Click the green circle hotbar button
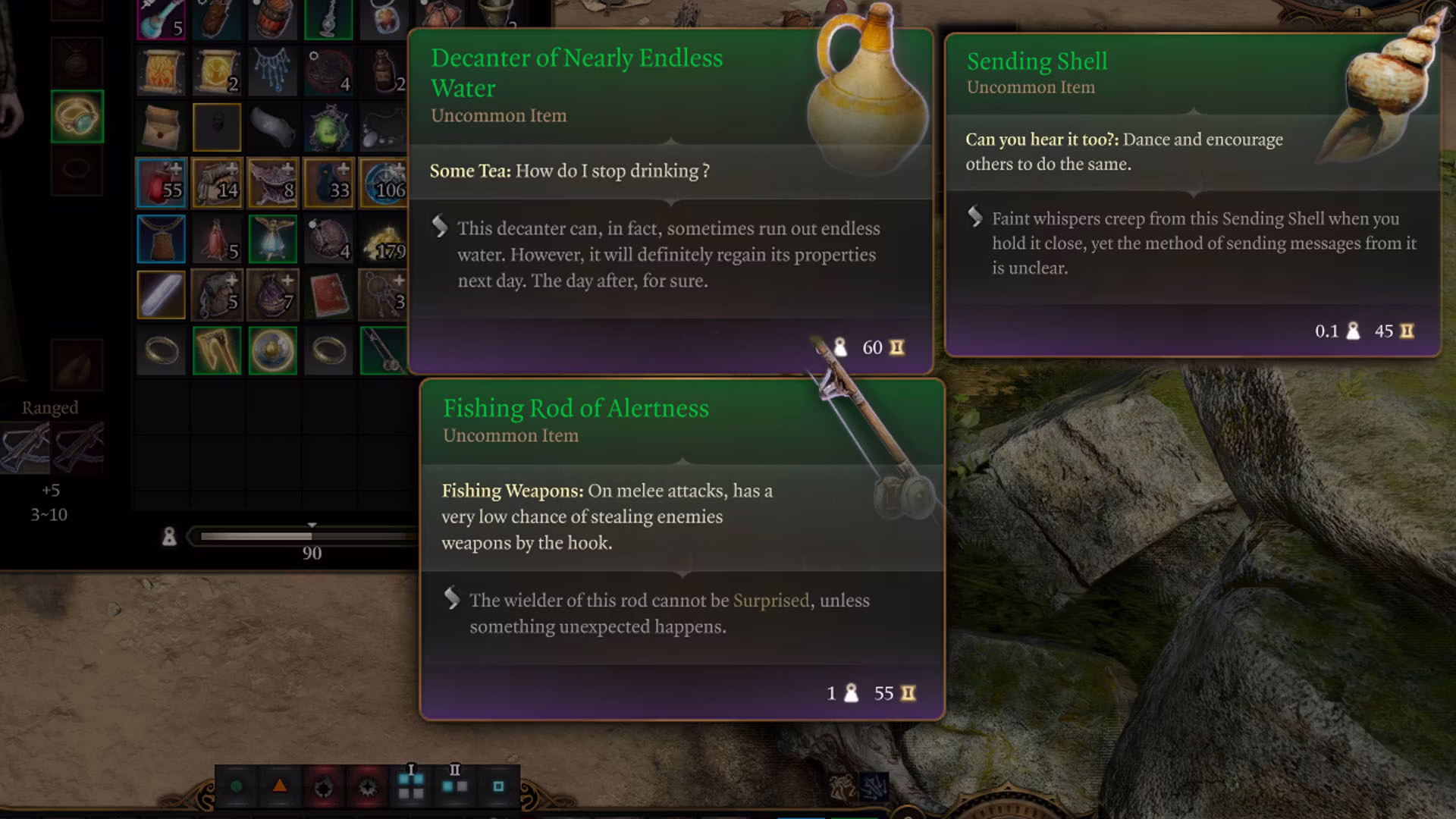 237,786
